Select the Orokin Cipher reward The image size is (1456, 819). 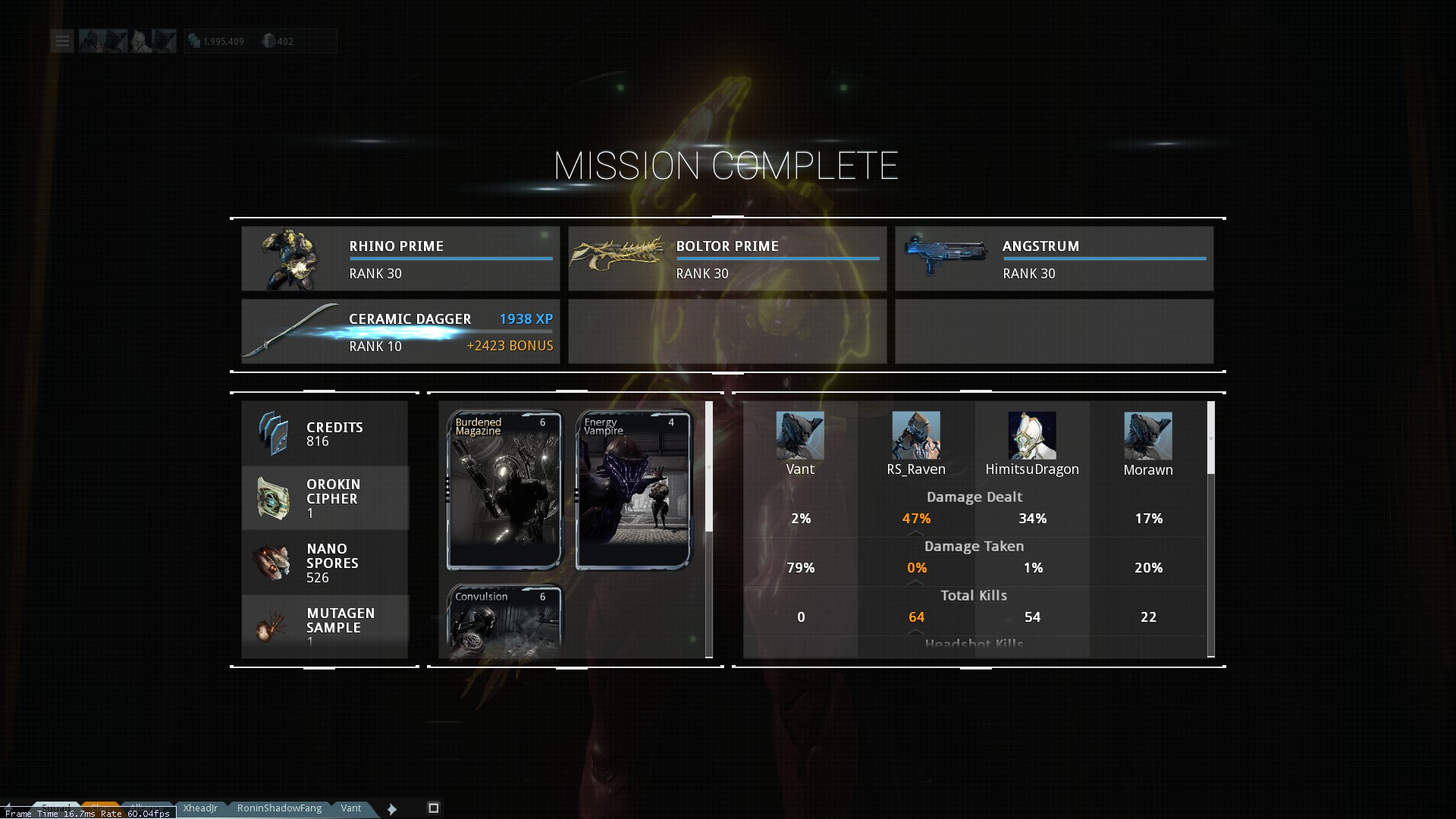coord(325,498)
